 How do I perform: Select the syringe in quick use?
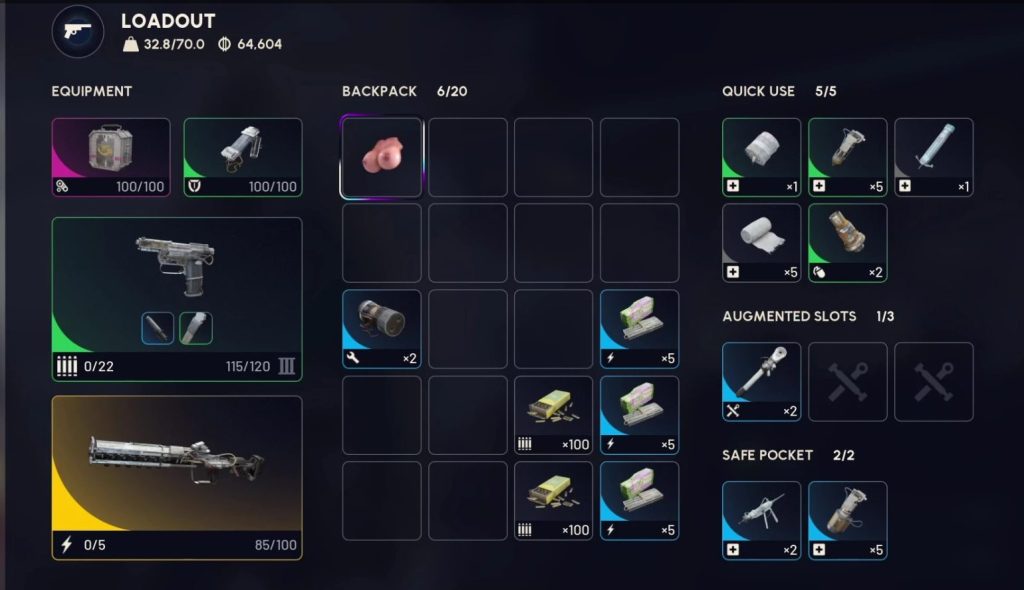tap(933, 157)
